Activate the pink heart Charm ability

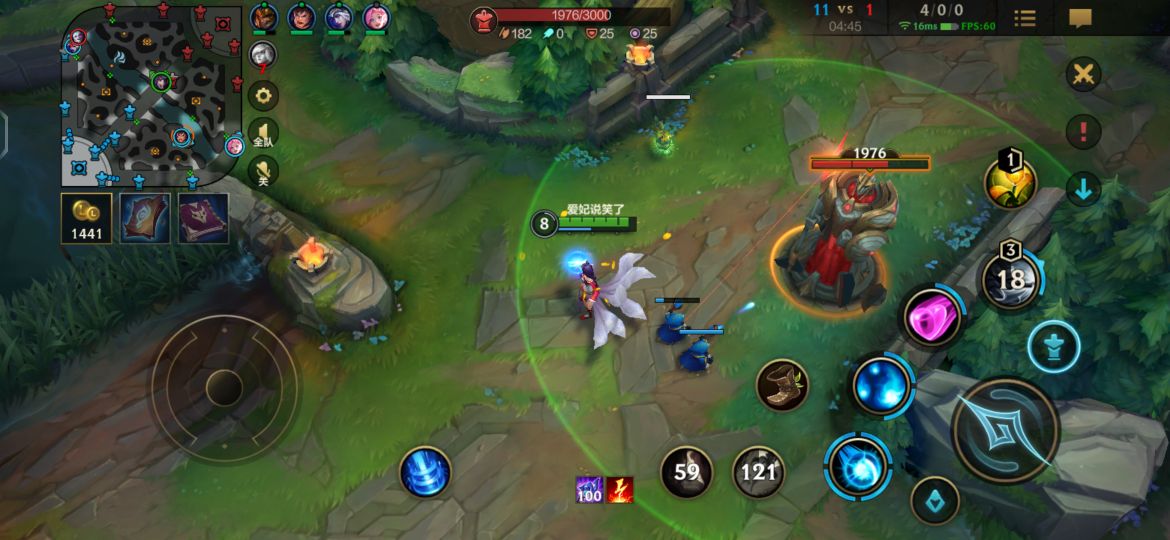pos(933,317)
